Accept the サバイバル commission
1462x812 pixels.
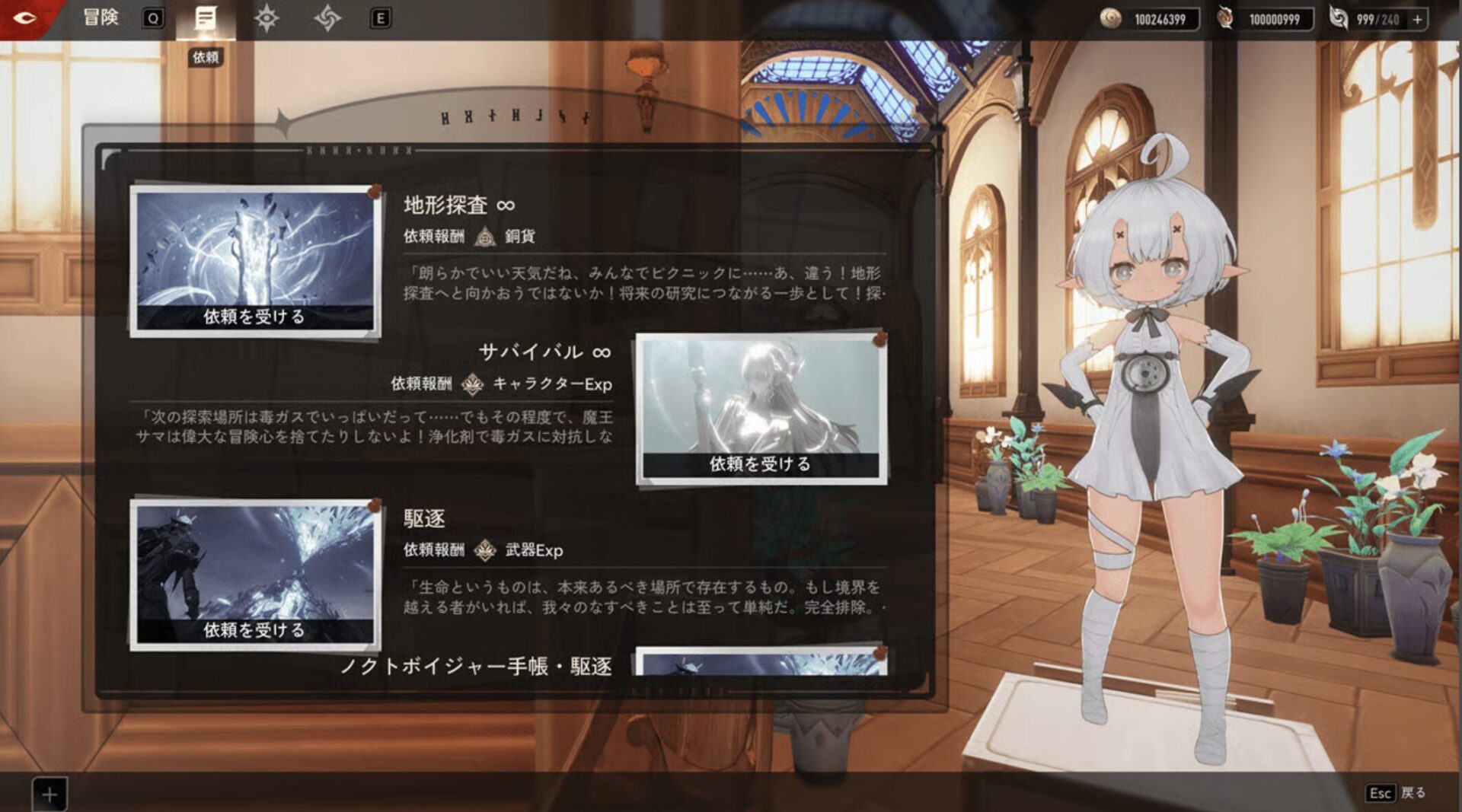(x=760, y=464)
